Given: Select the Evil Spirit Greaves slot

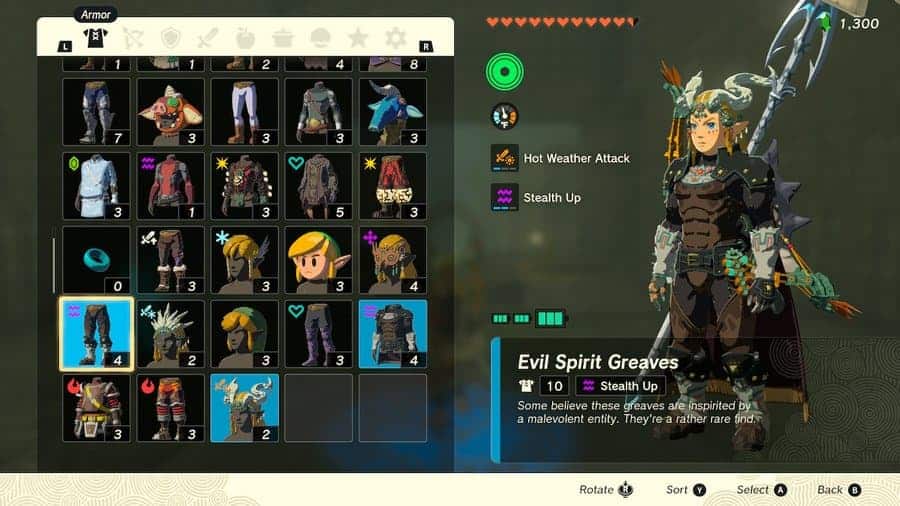Looking at the screenshot, I should [96, 333].
